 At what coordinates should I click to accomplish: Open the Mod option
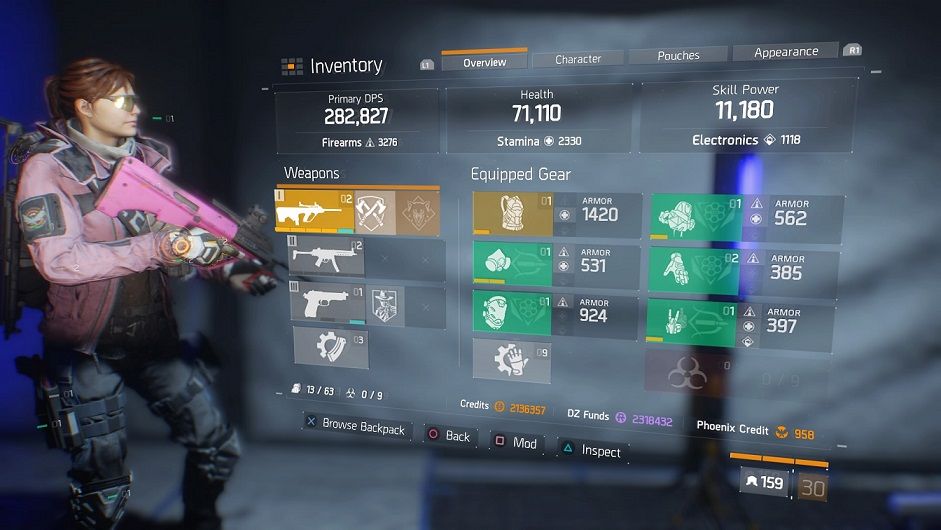516,443
